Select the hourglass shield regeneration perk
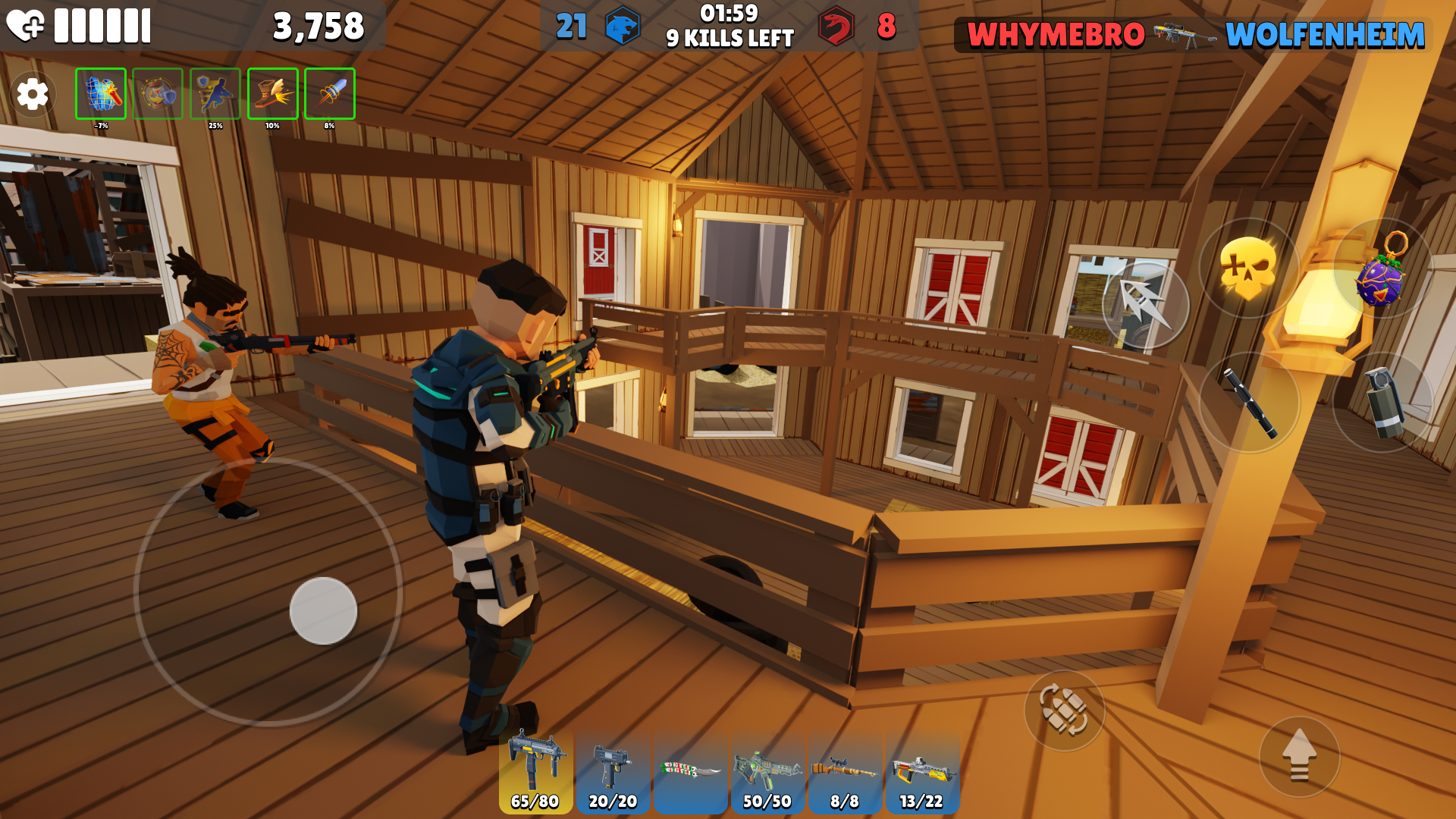 tap(157, 93)
